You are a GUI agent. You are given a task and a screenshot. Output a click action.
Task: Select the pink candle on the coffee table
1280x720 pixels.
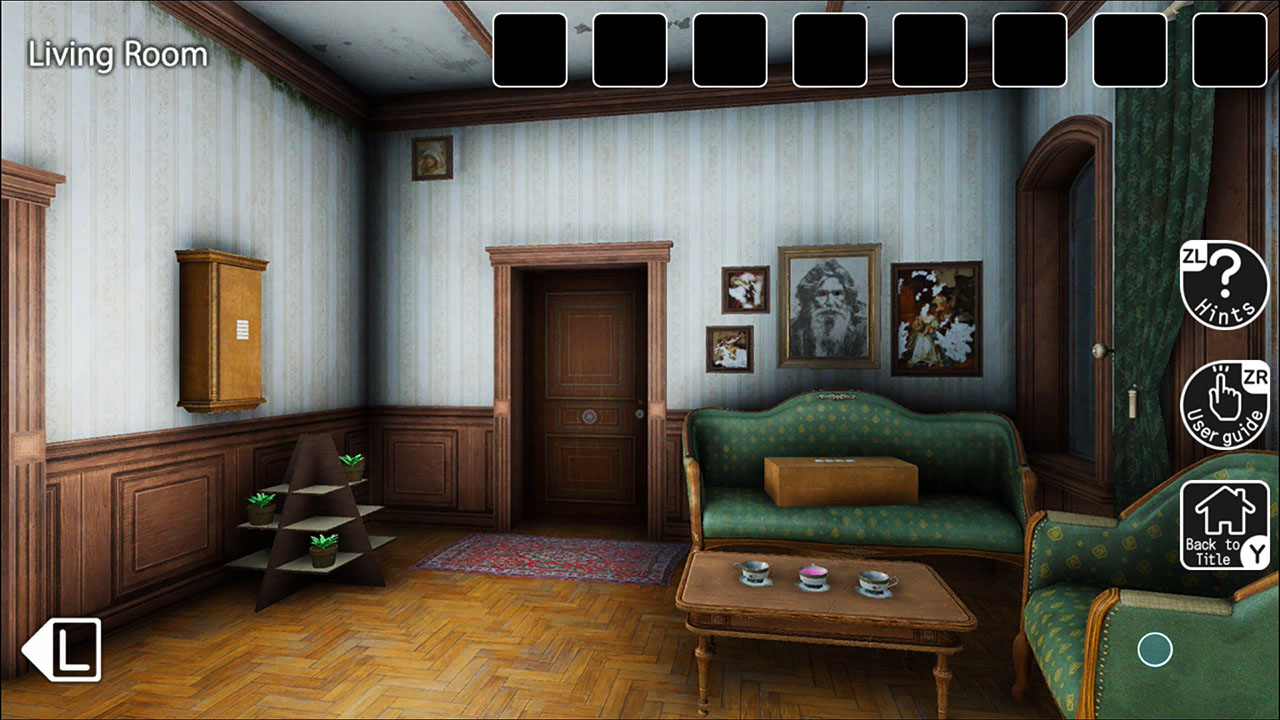click(815, 570)
